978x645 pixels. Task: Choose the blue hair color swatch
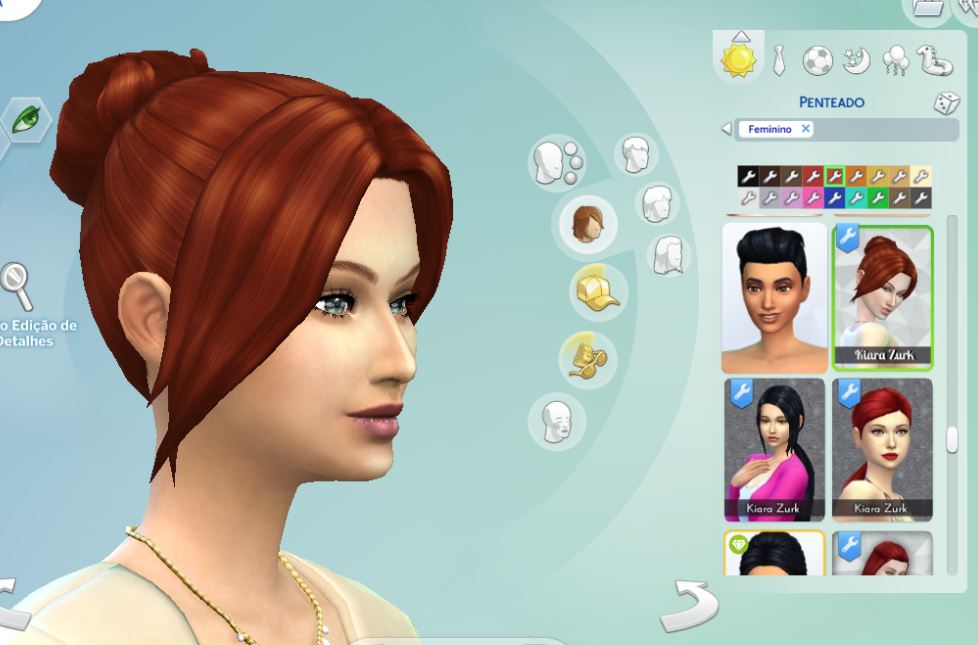834,198
